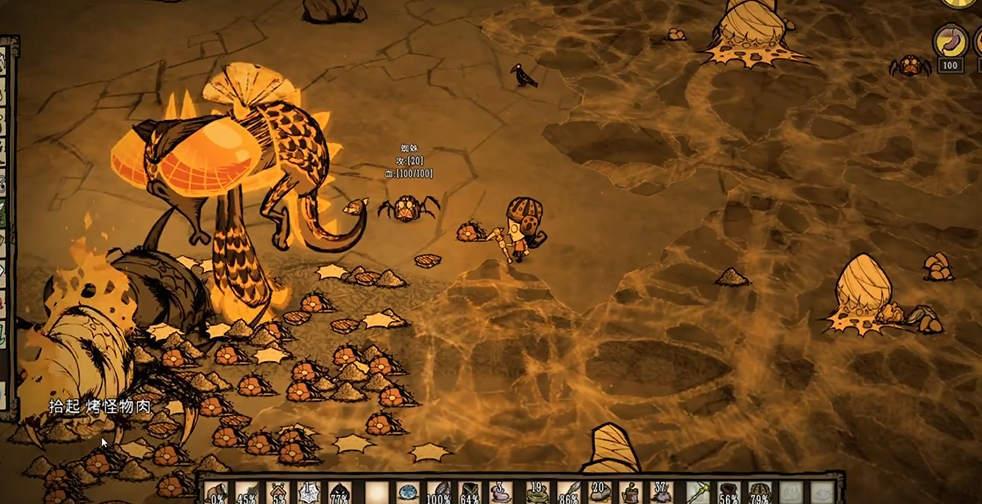Image resolution: width=982 pixels, height=504 pixels.
Task: Select the inventory item at 56%
Action: pyautogui.click(x=728, y=493)
